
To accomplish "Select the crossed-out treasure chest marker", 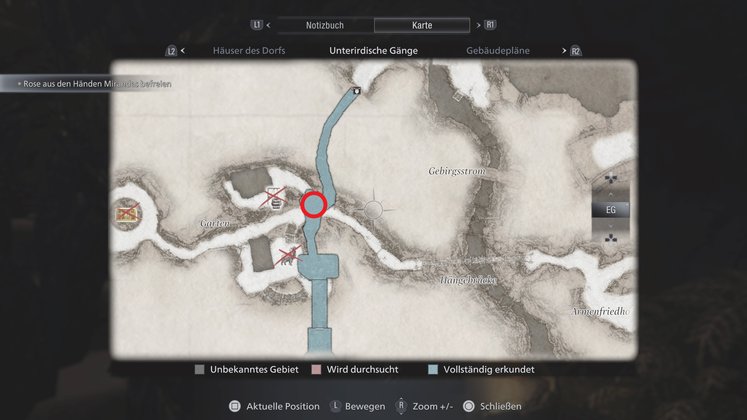I will point(126,211).
